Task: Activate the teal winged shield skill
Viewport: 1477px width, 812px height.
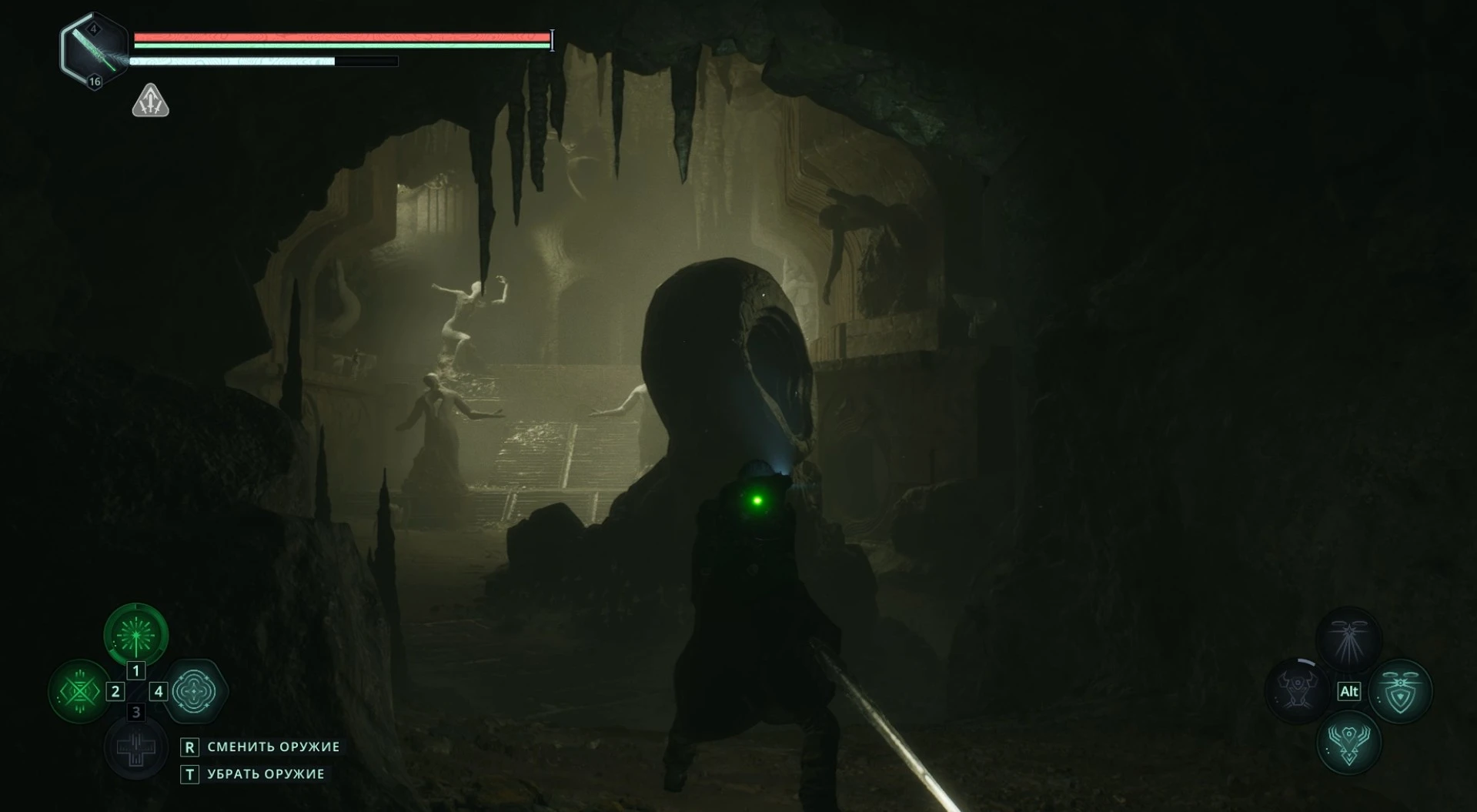Action: pos(1399,690)
